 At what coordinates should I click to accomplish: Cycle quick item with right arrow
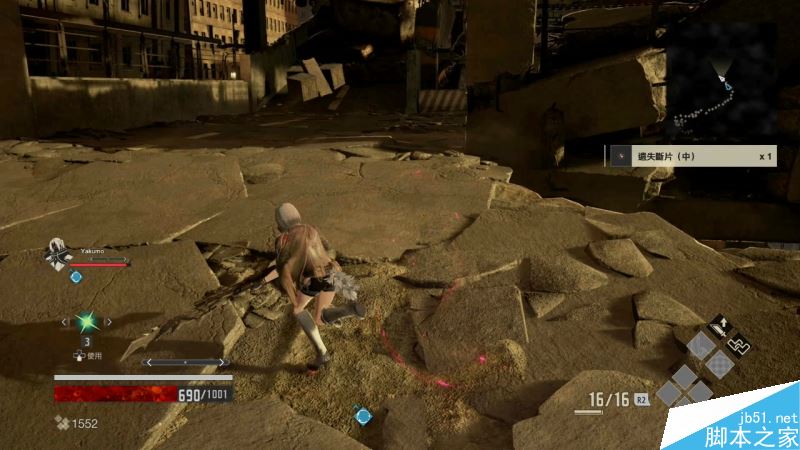pyautogui.click(x=107, y=322)
